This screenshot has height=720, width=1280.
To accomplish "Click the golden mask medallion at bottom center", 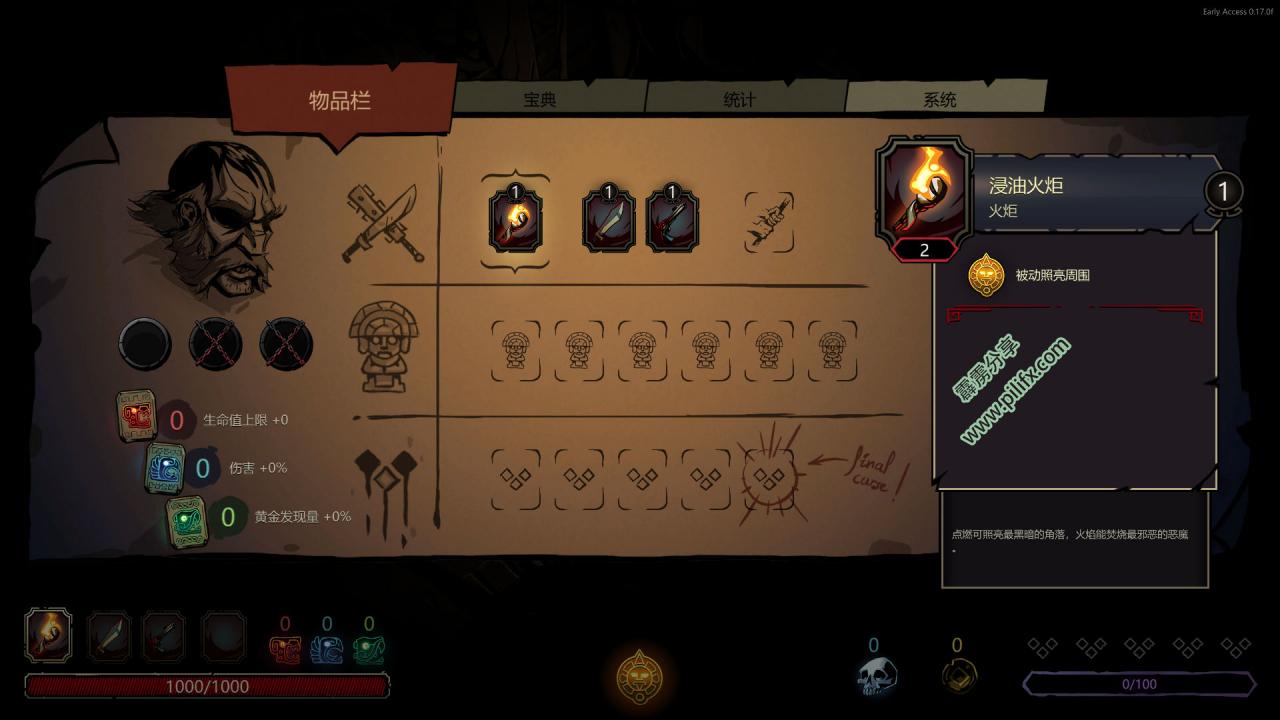I will (639, 678).
